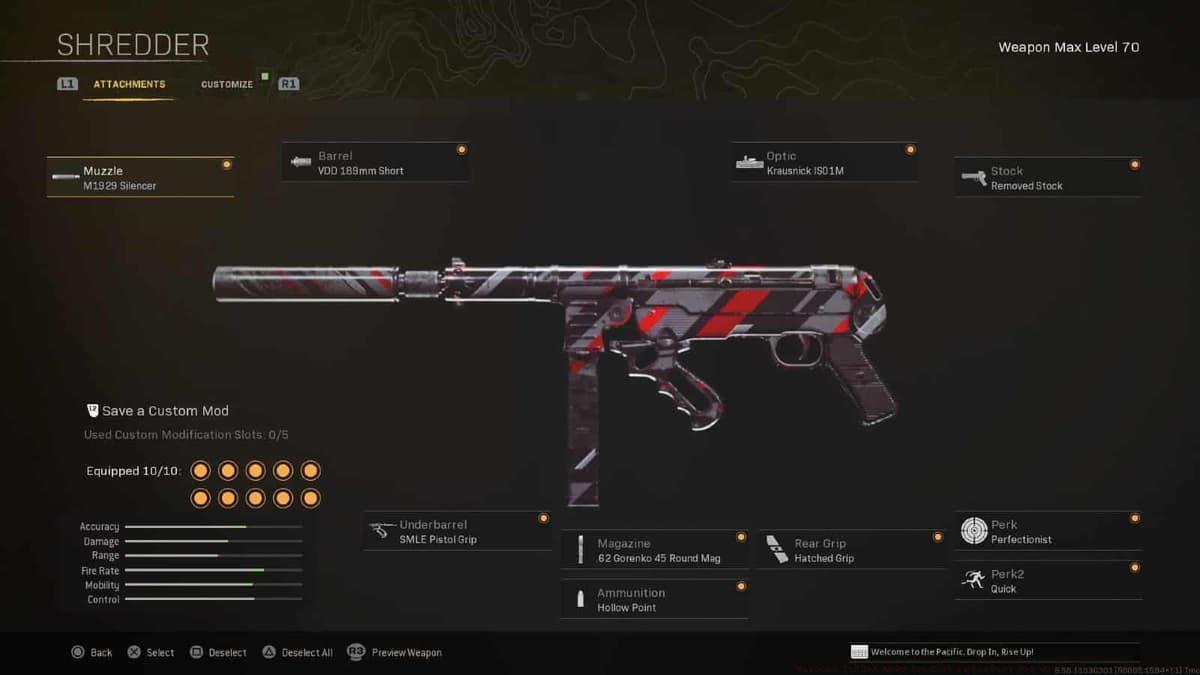Click the Back option
The image size is (1200, 675).
click(x=92, y=652)
